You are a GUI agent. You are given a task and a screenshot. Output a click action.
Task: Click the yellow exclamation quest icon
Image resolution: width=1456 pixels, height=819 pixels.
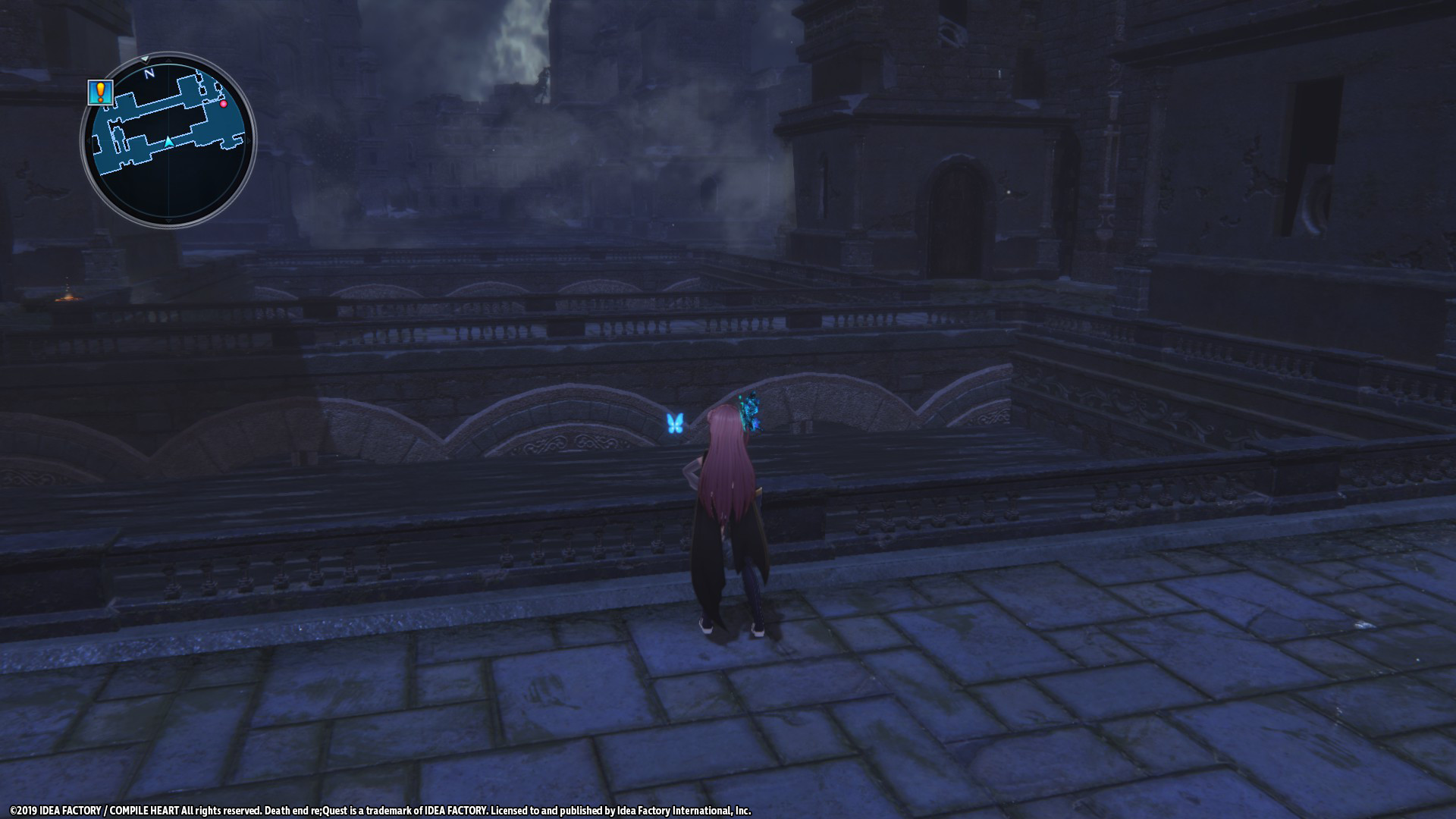pos(99,92)
